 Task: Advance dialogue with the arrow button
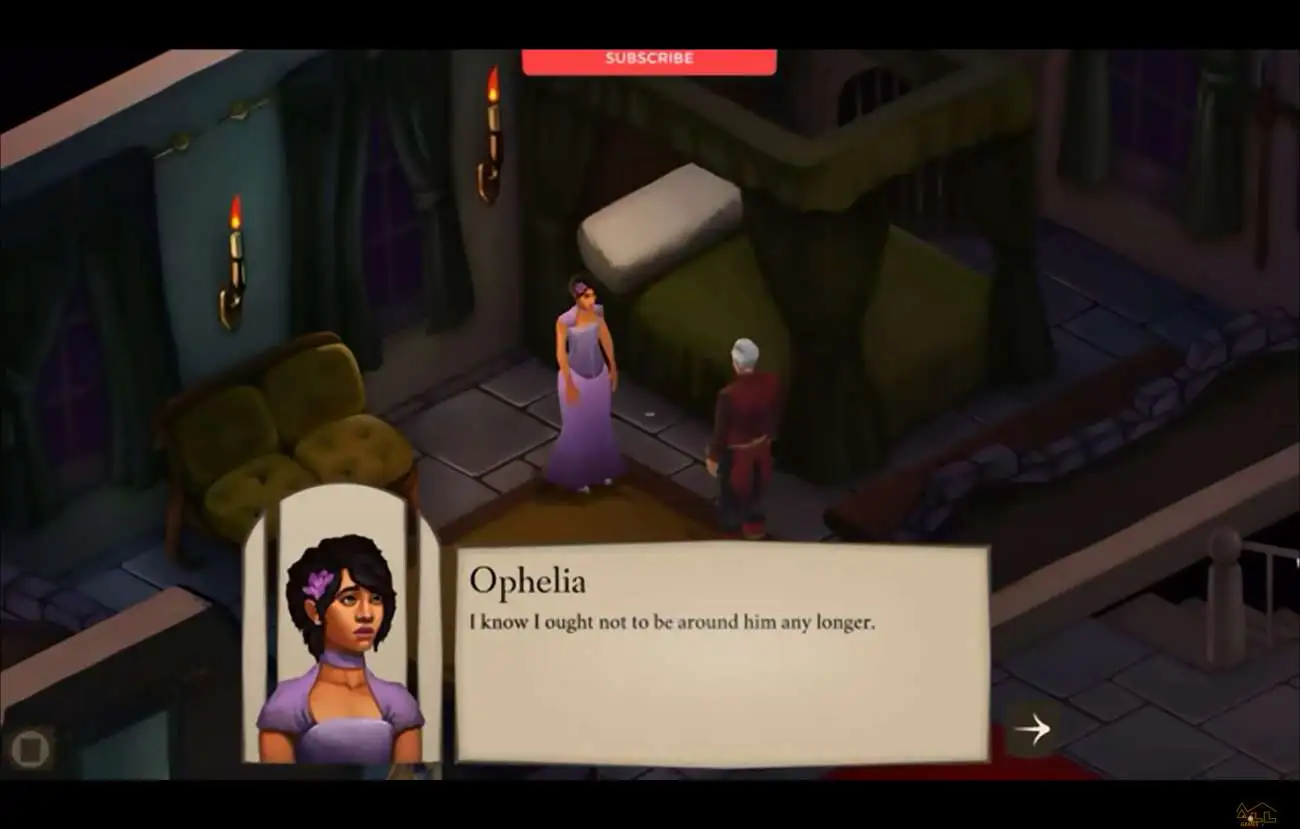[x=1032, y=729]
